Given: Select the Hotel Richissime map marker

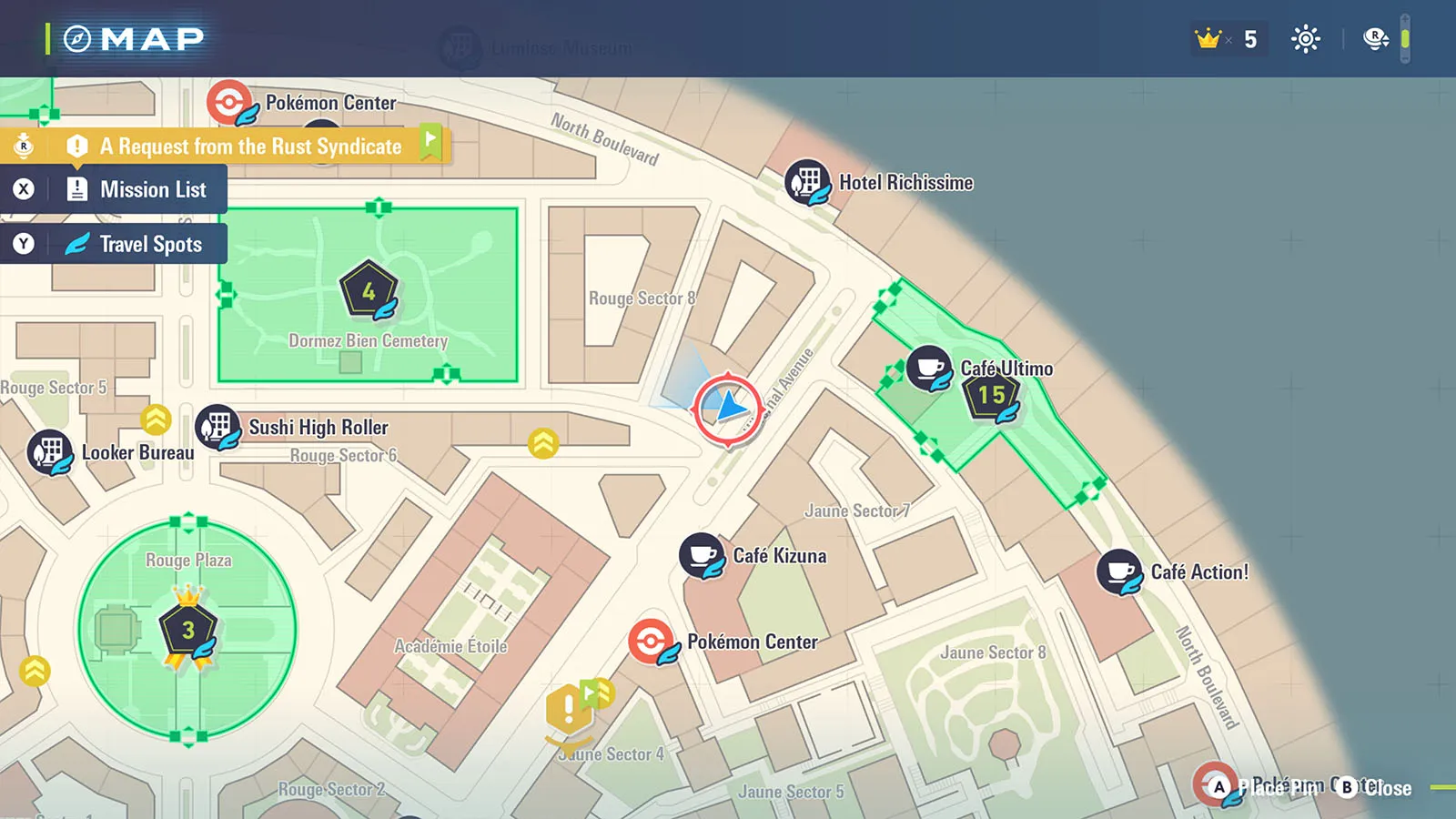Looking at the screenshot, I should click(806, 182).
